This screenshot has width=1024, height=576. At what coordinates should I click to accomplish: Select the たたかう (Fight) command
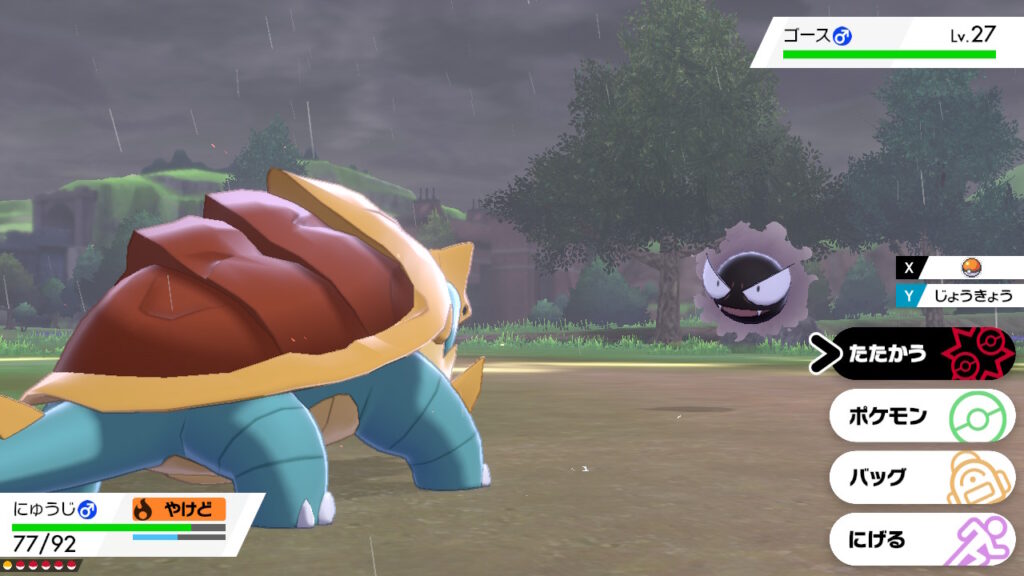(920, 354)
